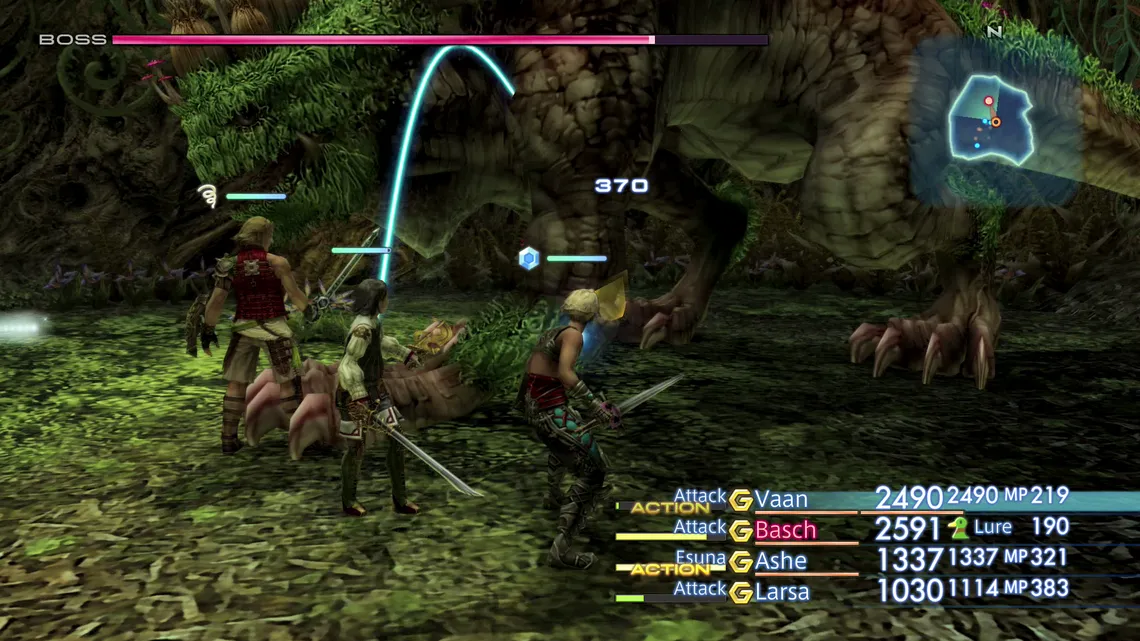Screen dimensions: 1140x641
Task: Pick Larsa's party row
Action: point(782,592)
